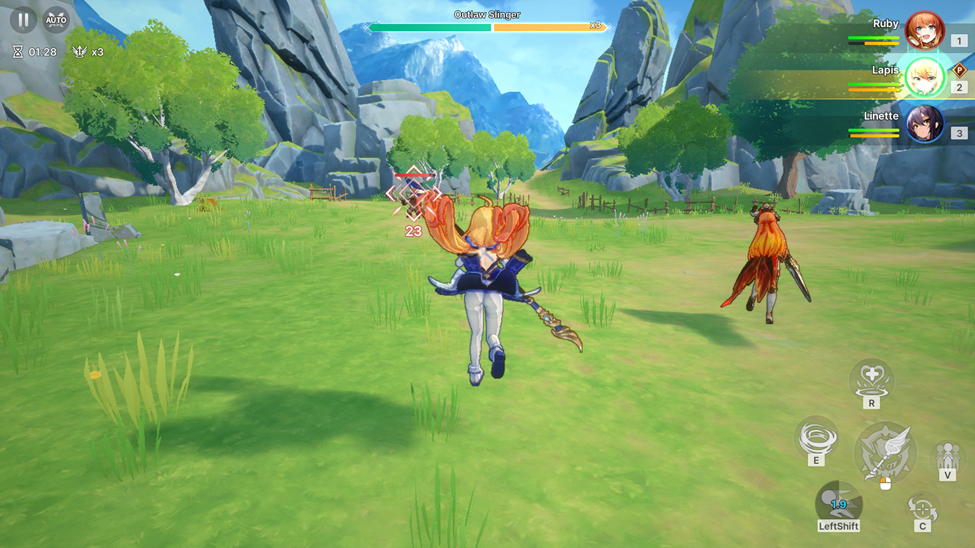This screenshot has width=975, height=548.
Task: Cast the whirlwind tornado skill
Action: [816, 437]
